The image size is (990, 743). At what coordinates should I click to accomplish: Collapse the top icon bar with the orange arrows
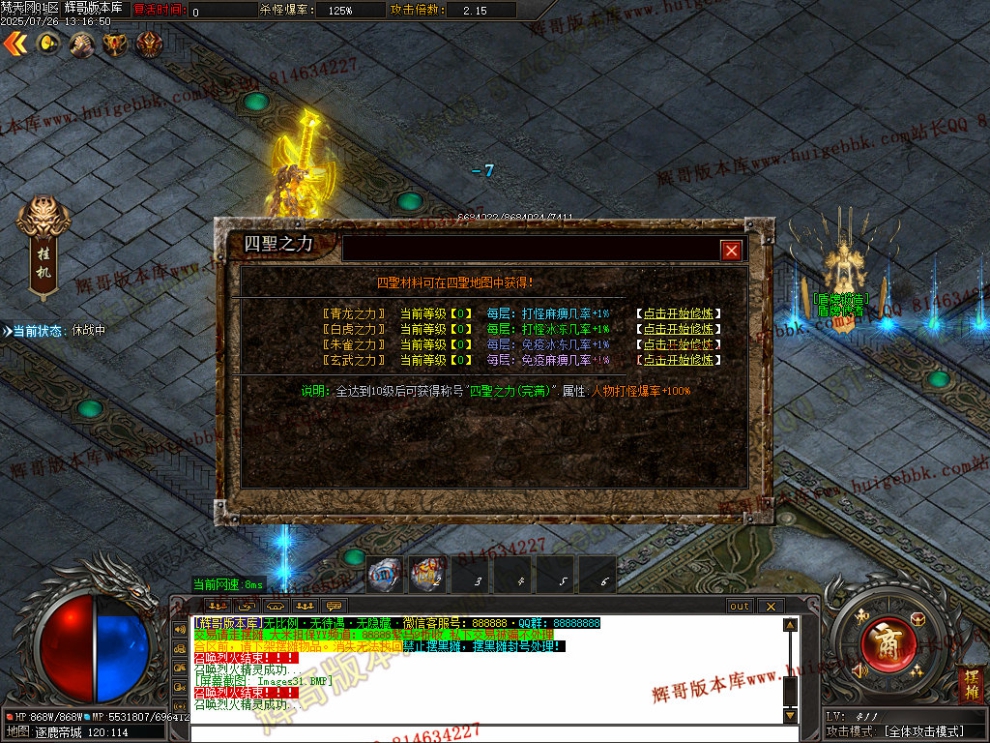(14, 44)
